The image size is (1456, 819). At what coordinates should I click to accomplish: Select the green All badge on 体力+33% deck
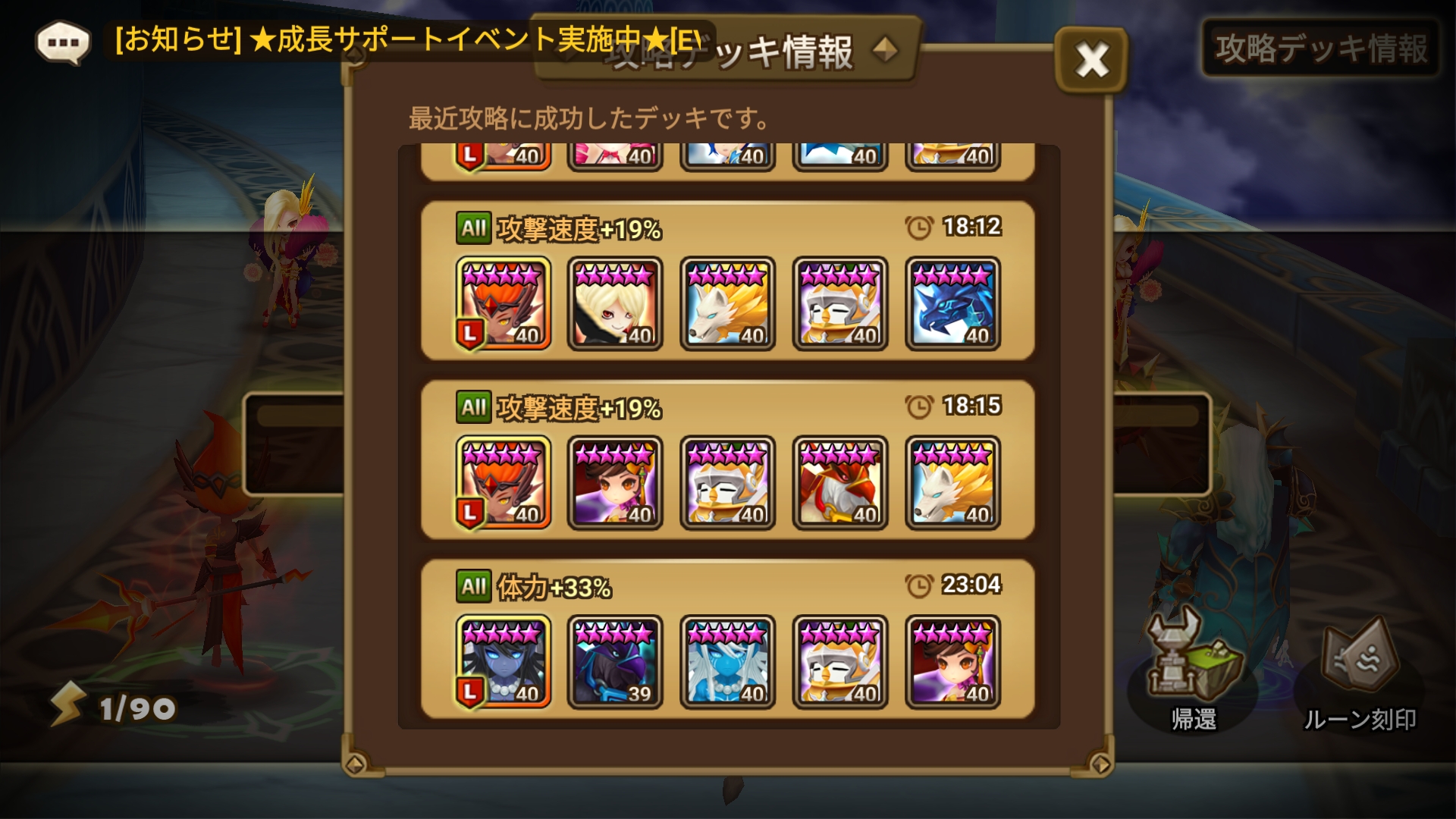pyautogui.click(x=474, y=586)
